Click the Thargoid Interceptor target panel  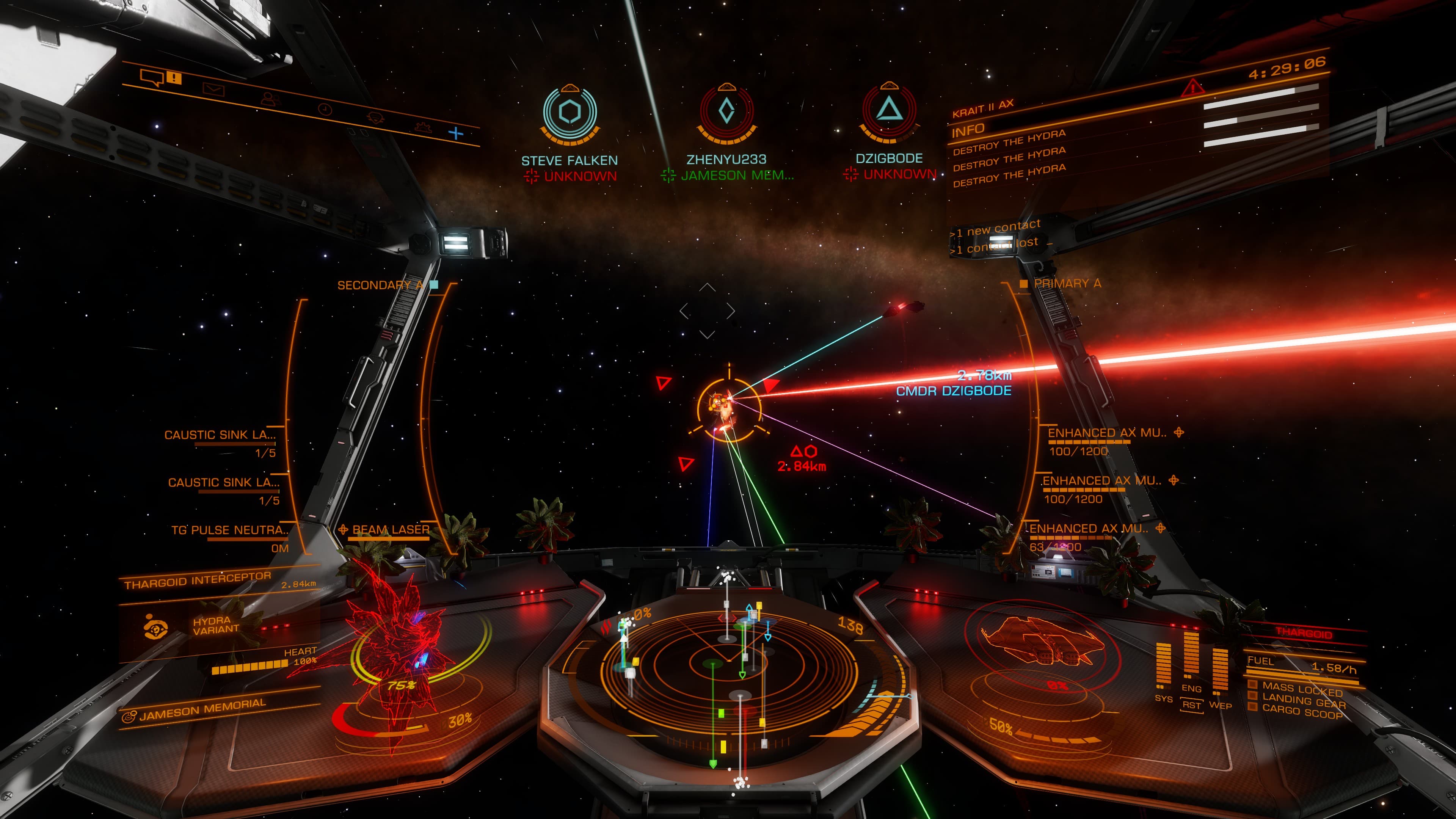pyautogui.click(x=198, y=581)
